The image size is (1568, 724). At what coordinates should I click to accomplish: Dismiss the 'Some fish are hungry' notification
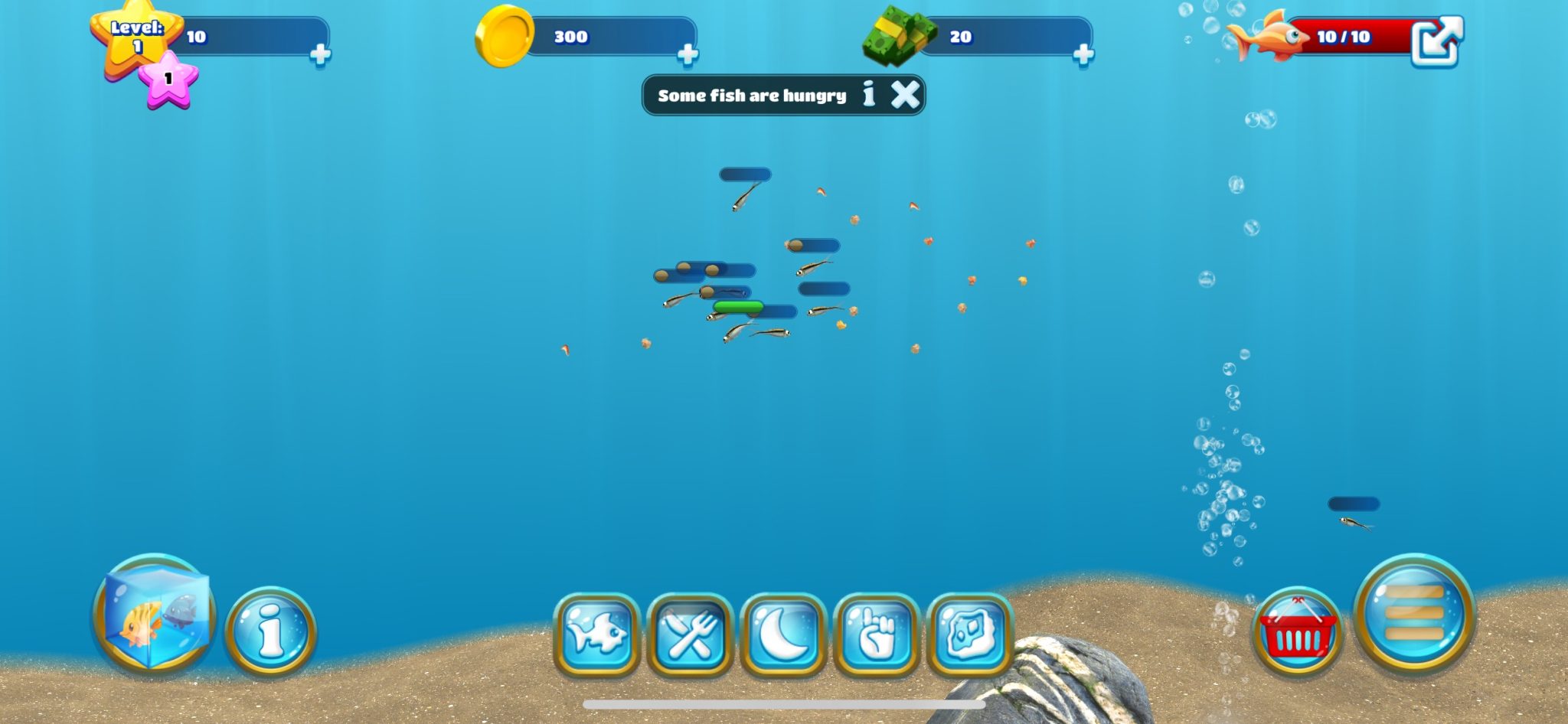904,94
